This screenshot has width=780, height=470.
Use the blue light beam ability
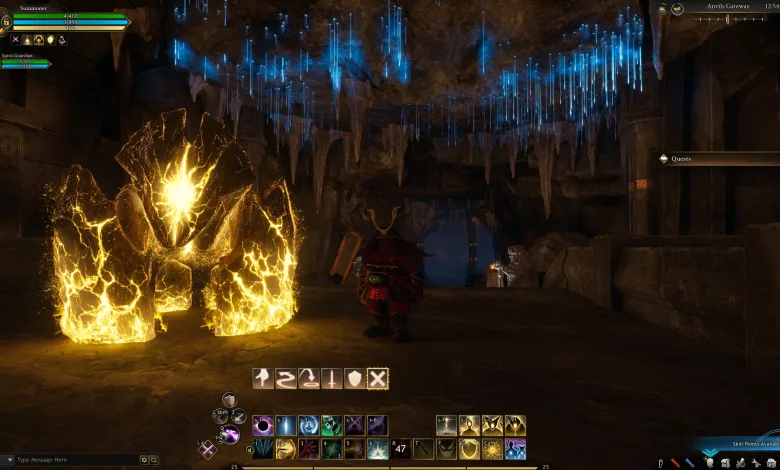(285, 425)
